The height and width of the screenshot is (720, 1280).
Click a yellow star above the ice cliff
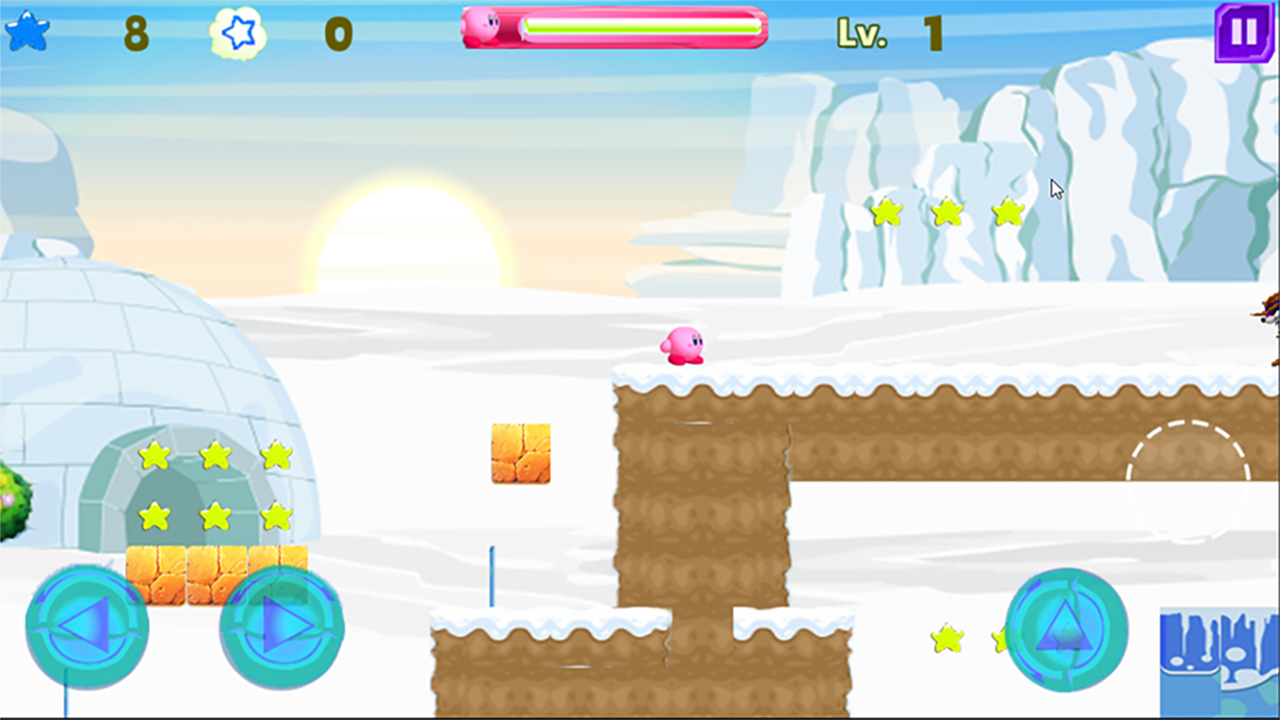pyautogui.click(x=945, y=213)
